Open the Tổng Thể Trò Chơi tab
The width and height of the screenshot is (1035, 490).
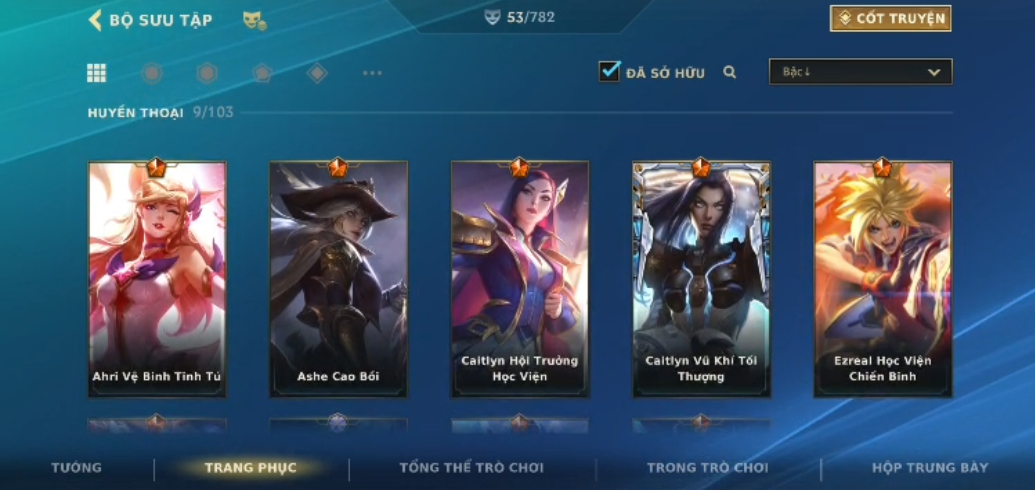[x=471, y=468]
